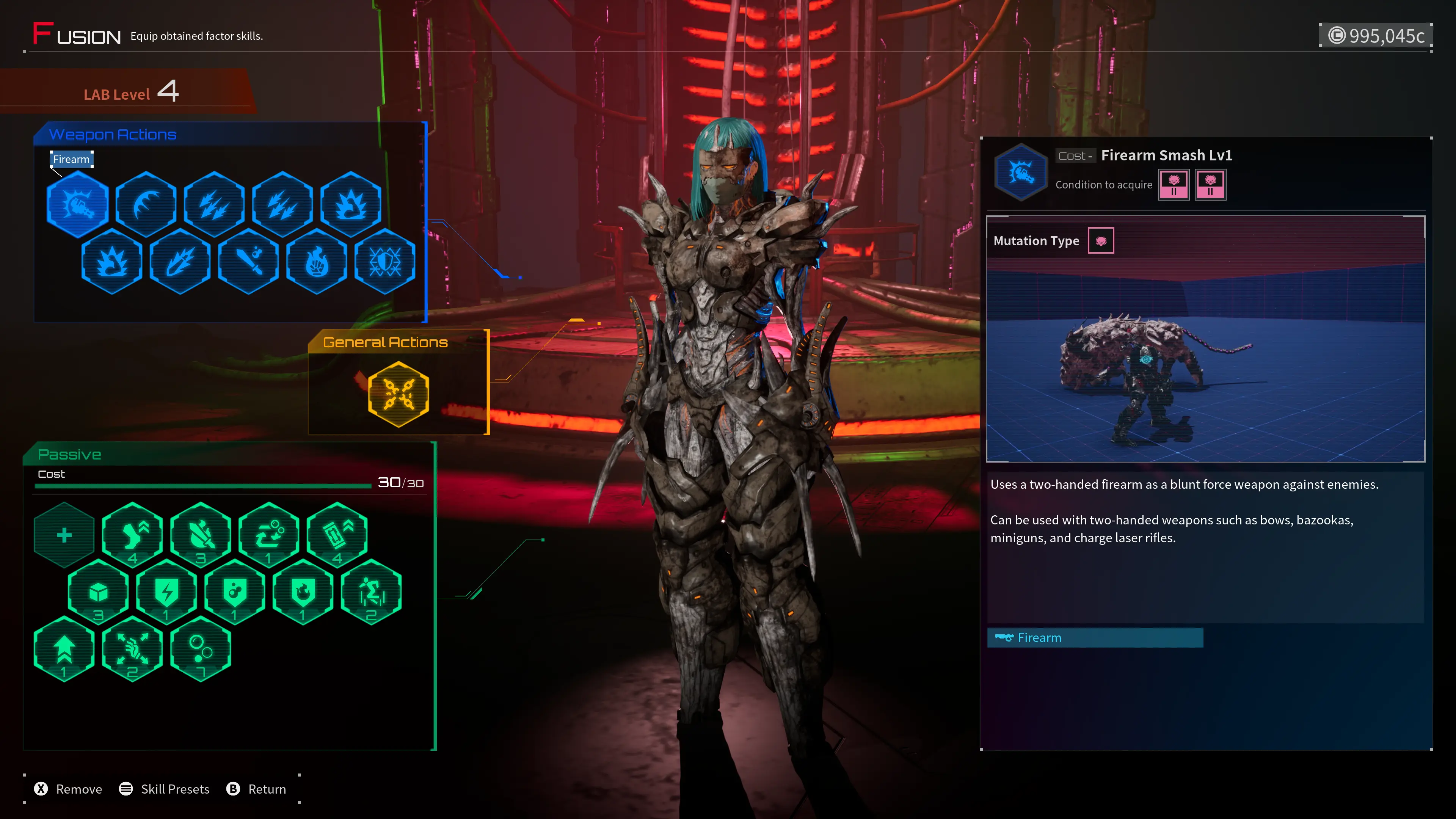The image size is (1456, 819).
Task: Pick the ticket upgrade passive skill
Action: tap(337, 535)
